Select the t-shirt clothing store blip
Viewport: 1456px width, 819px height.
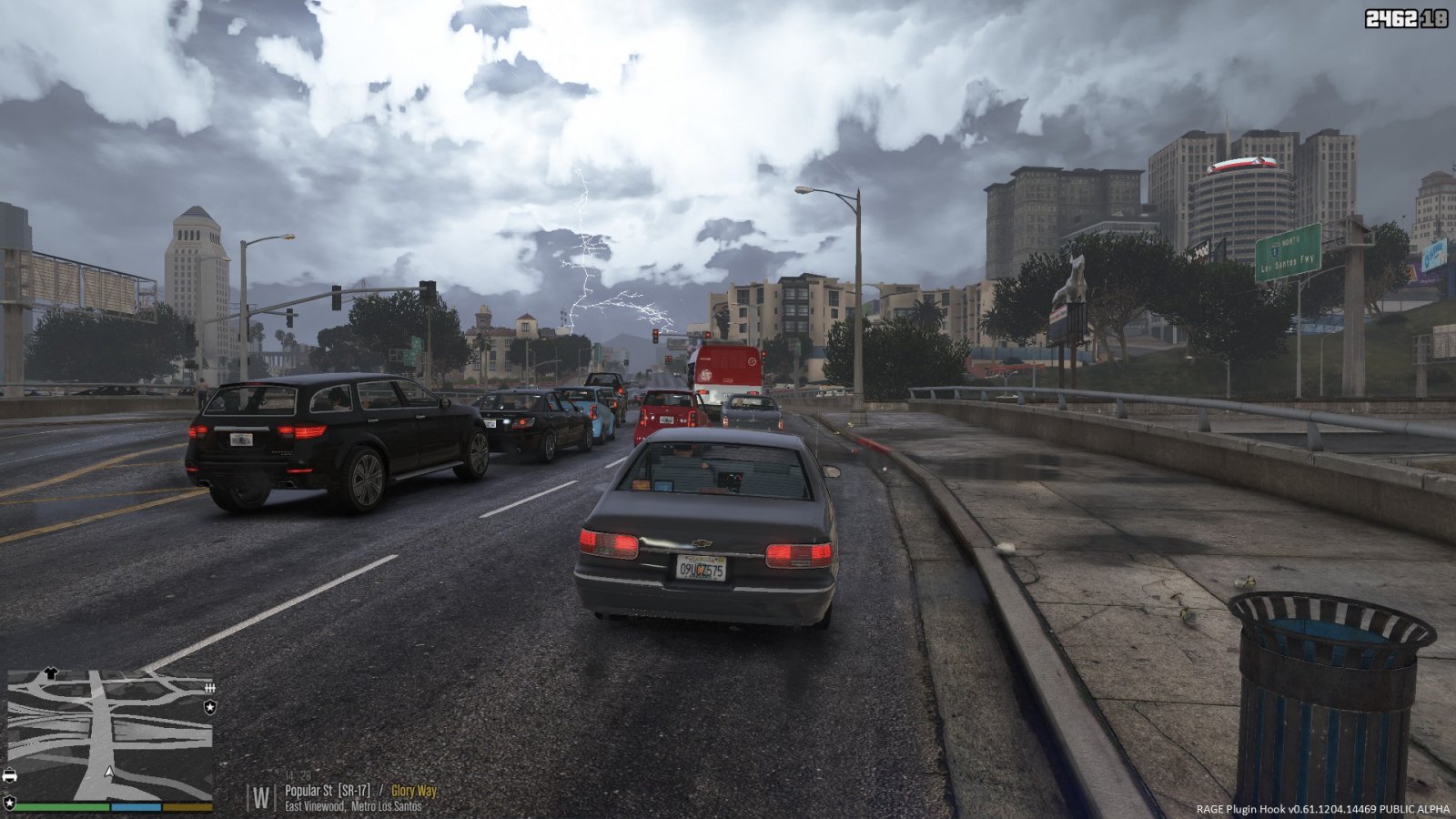click(51, 673)
